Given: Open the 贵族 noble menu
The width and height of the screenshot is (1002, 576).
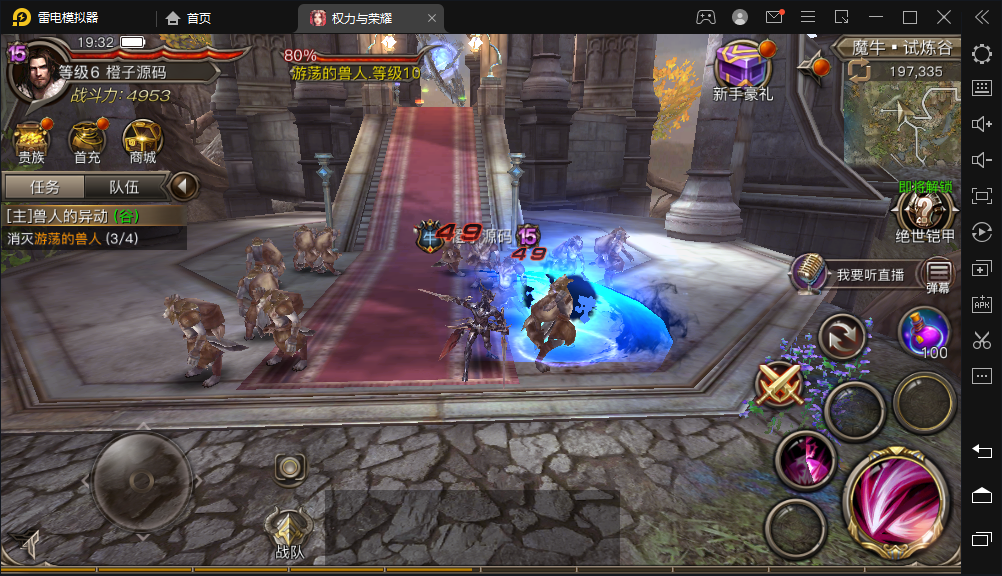Looking at the screenshot, I should pyautogui.click(x=31, y=142).
